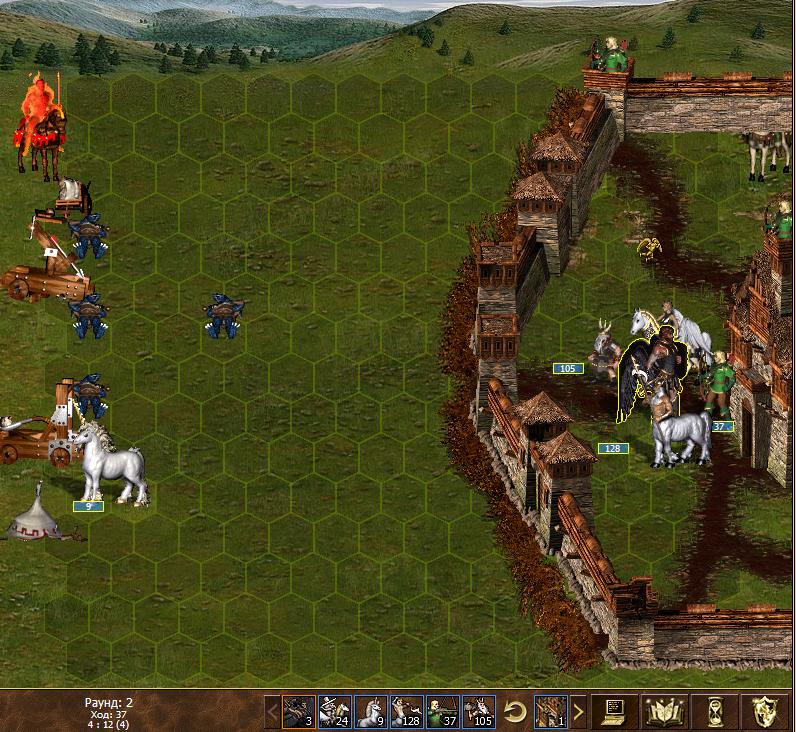The width and height of the screenshot is (796, 732).
Task: Select the tower portrait with count 1
Action: click(x=550, y=712)
